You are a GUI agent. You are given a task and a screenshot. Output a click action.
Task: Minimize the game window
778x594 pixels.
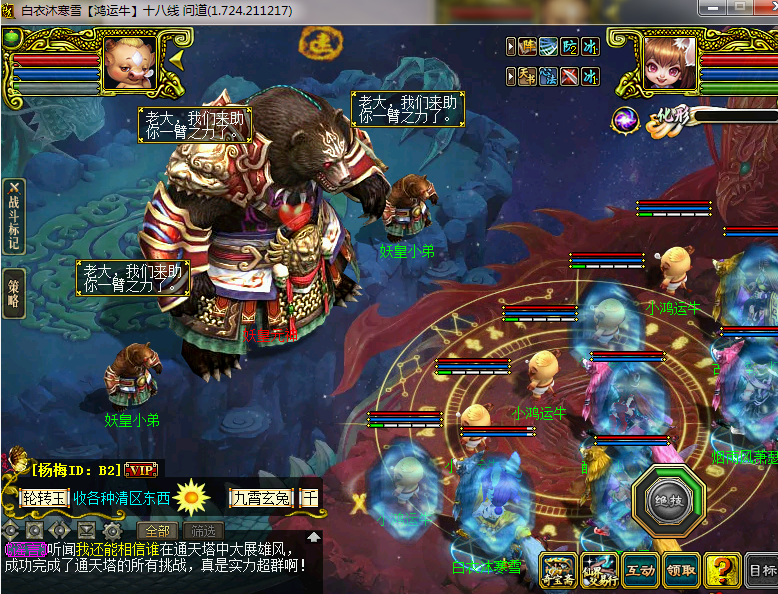tap(714, 7)
